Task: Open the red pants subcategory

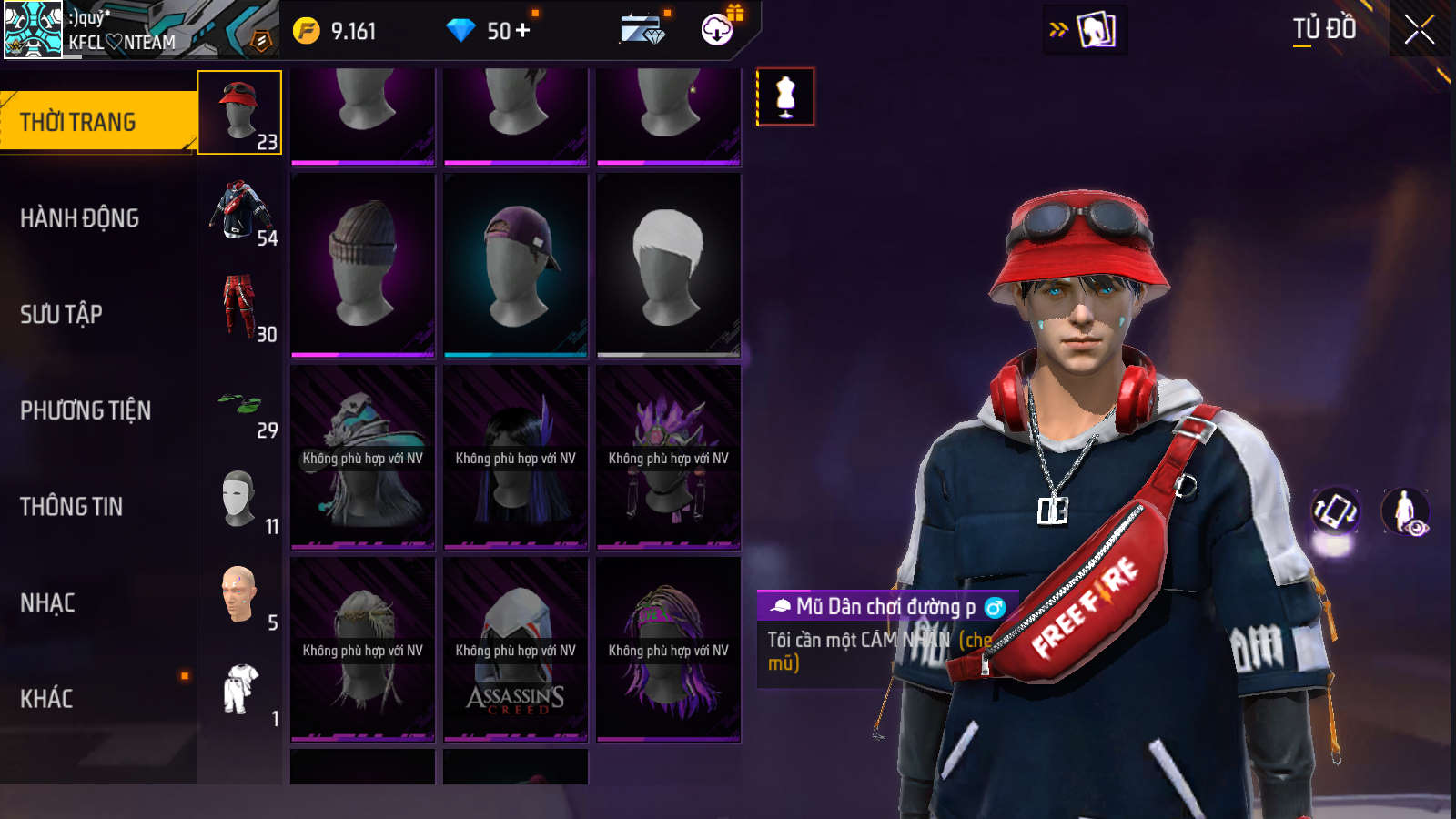Action: [x=240, y=307]
